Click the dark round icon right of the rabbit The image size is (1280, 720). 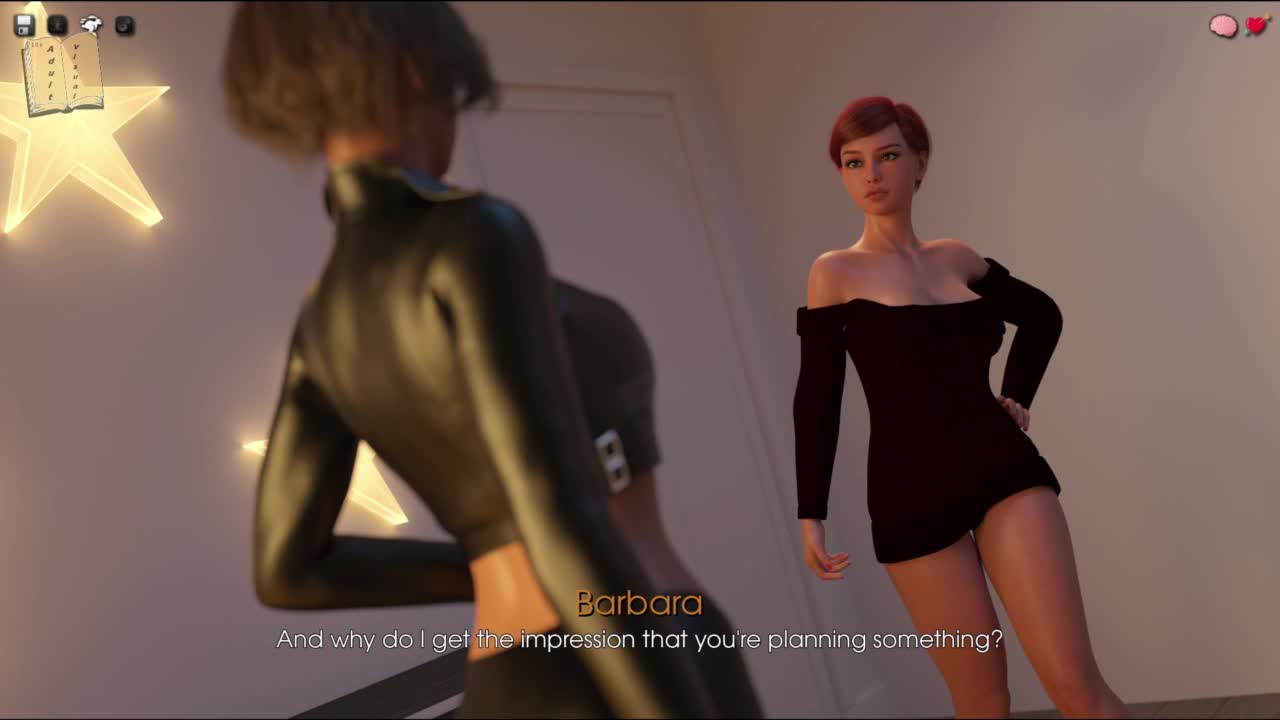click(x=124, y=26)
